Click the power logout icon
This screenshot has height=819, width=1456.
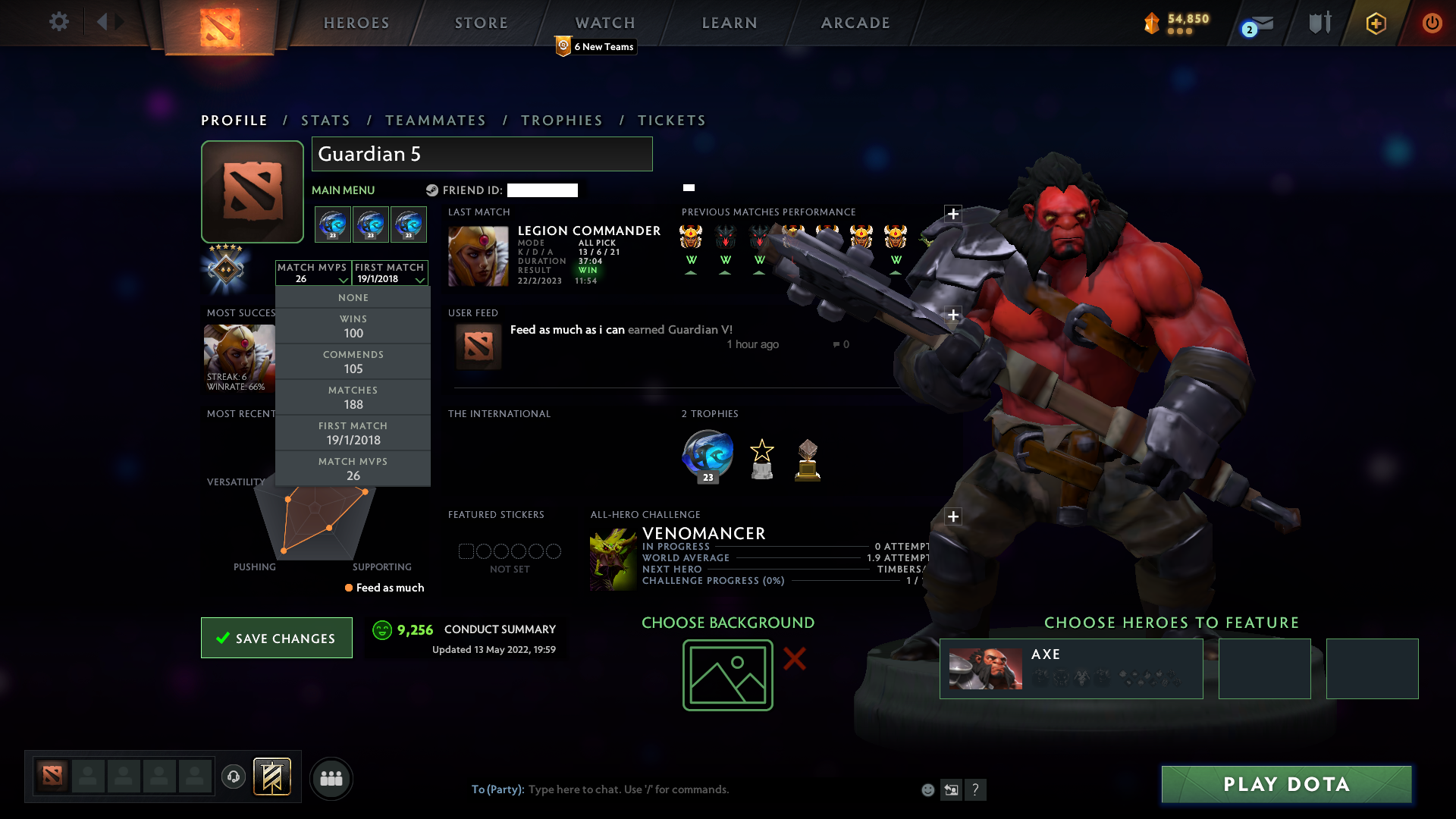[x=1432, y=23]
